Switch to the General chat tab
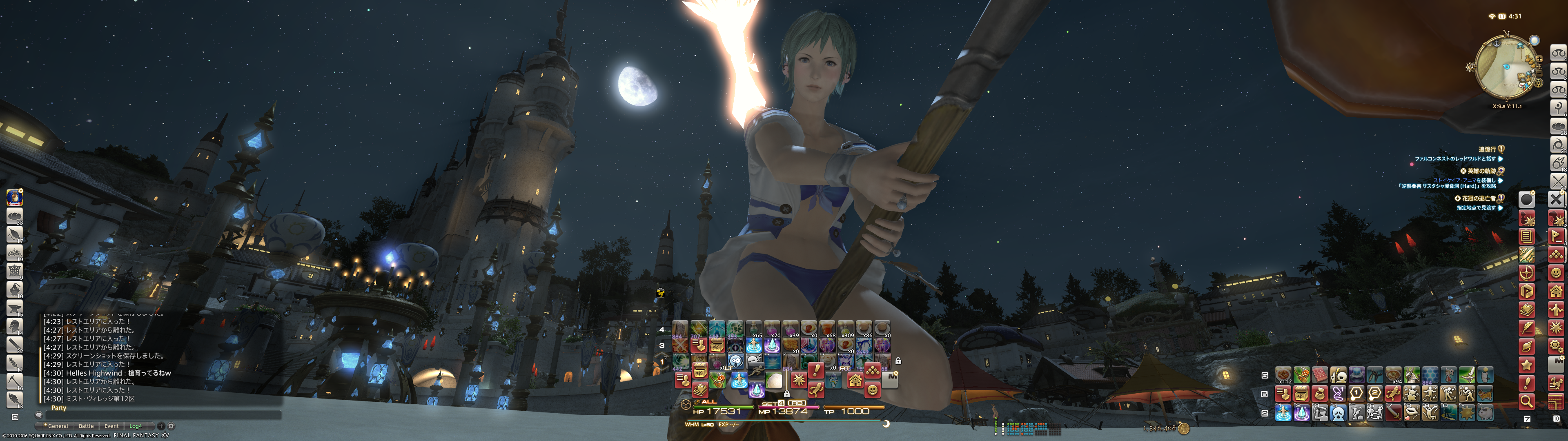 pos(58,426)
